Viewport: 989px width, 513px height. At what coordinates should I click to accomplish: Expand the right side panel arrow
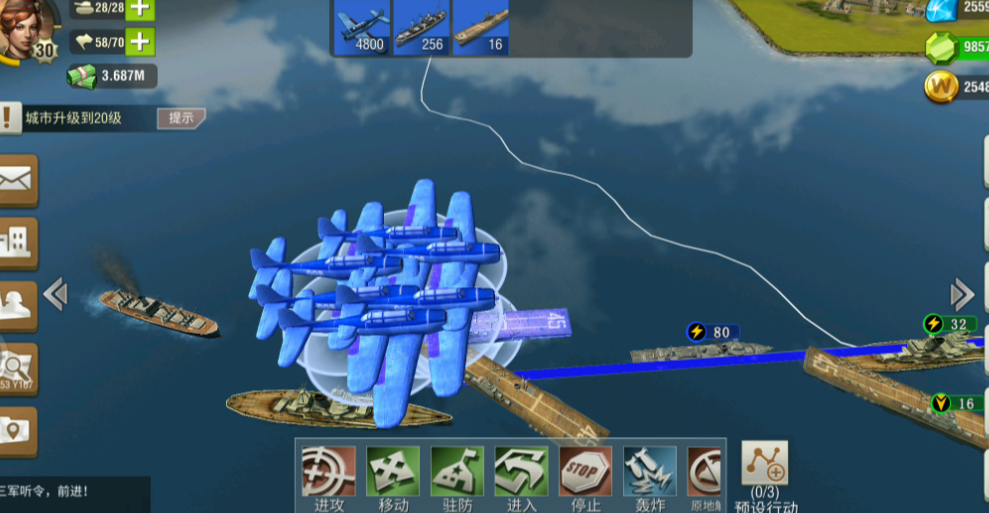(962, 294)
